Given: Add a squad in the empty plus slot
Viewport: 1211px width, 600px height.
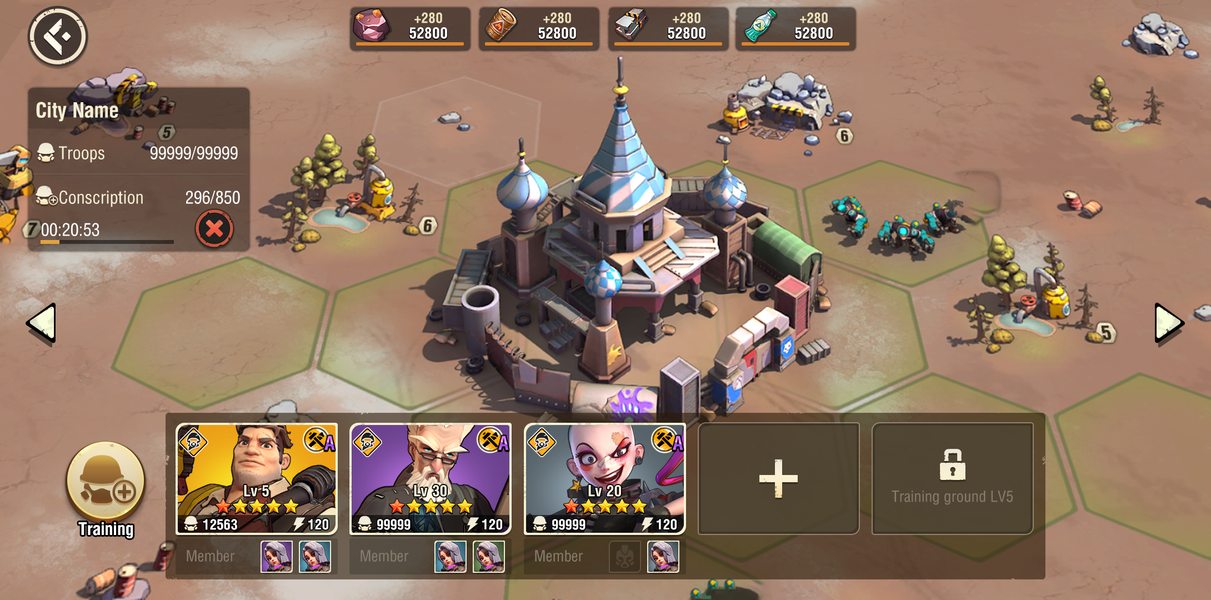Looking at the screenshot, I should click(x=778, y=479).
